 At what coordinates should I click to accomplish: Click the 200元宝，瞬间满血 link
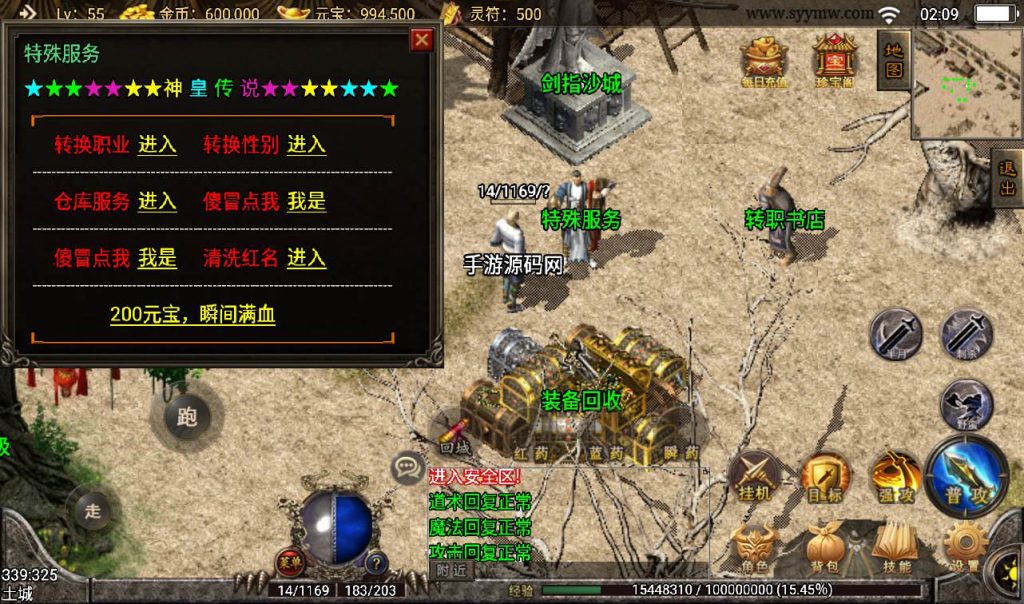pos(193,315)
